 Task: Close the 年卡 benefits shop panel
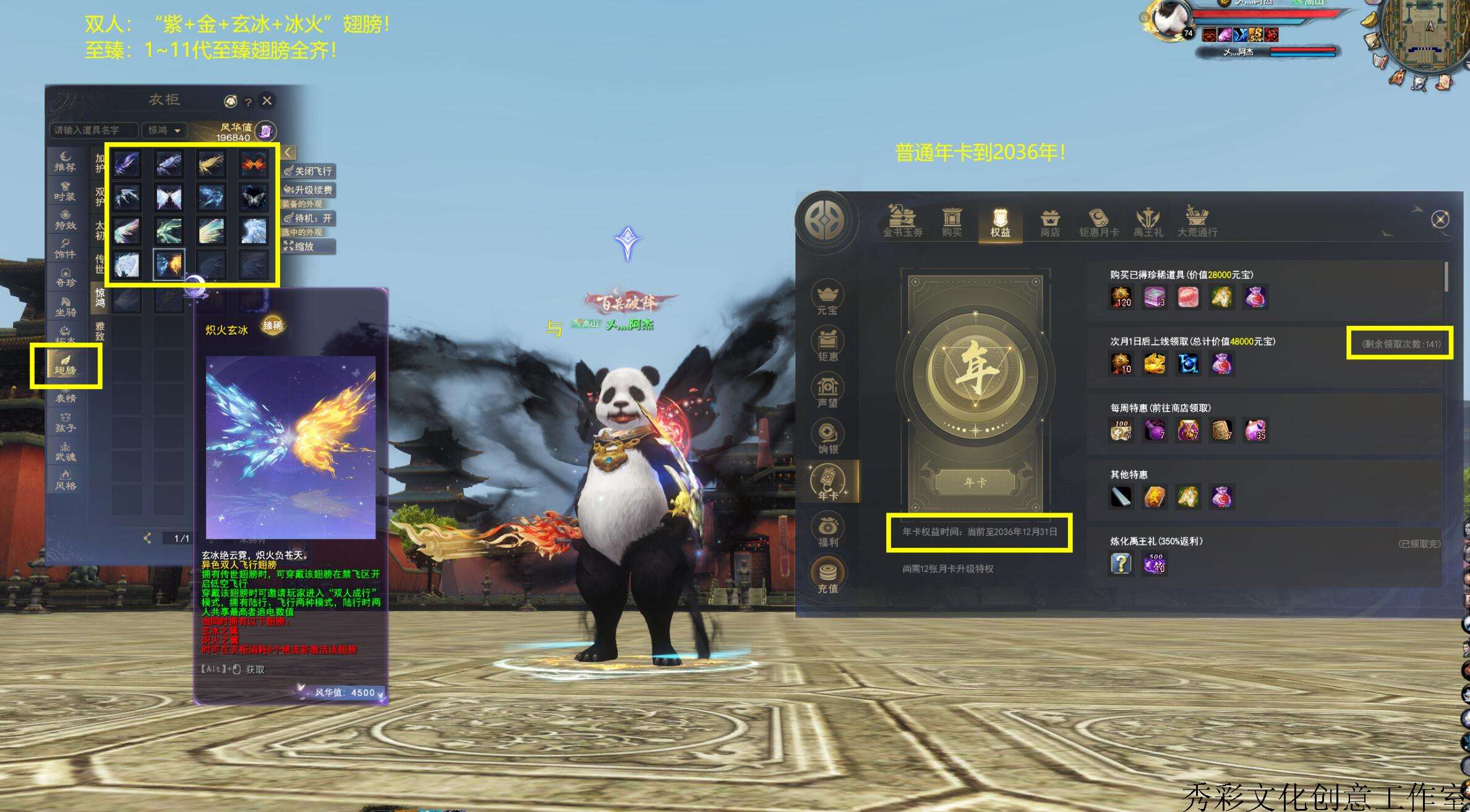[x=1440, y=220]
